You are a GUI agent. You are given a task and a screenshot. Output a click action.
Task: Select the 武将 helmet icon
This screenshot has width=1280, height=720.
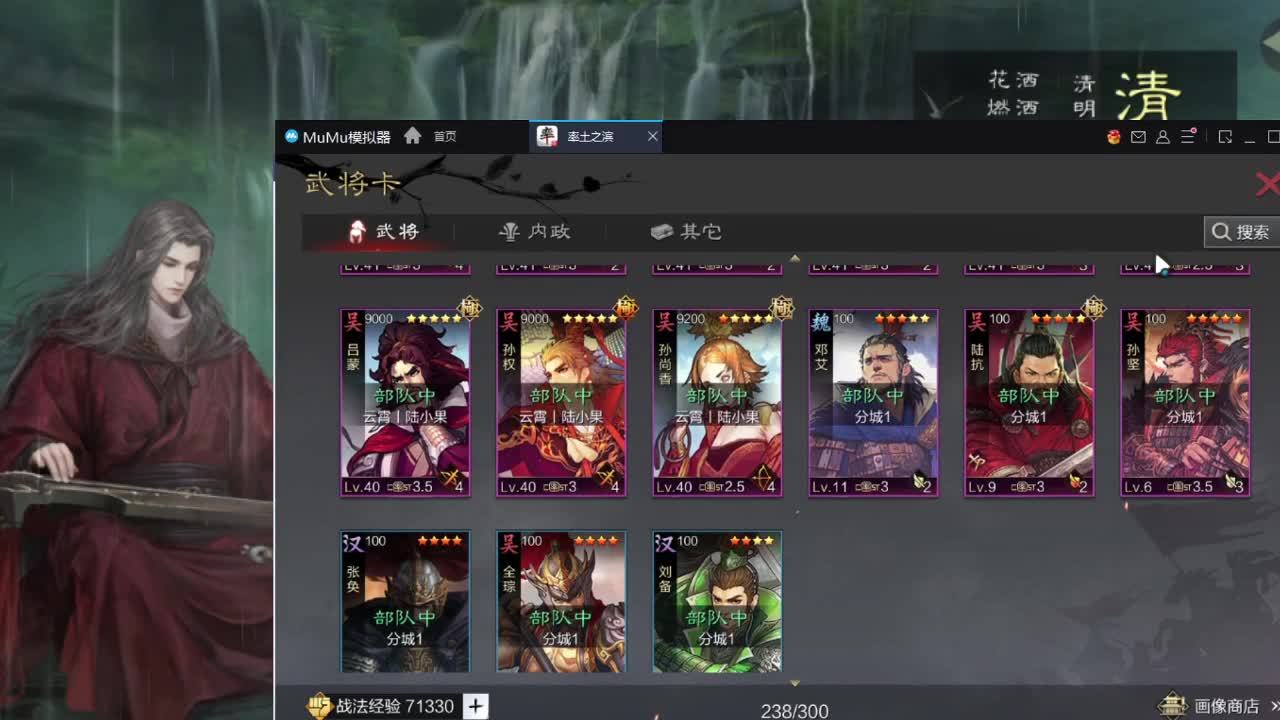click(358, 230)
